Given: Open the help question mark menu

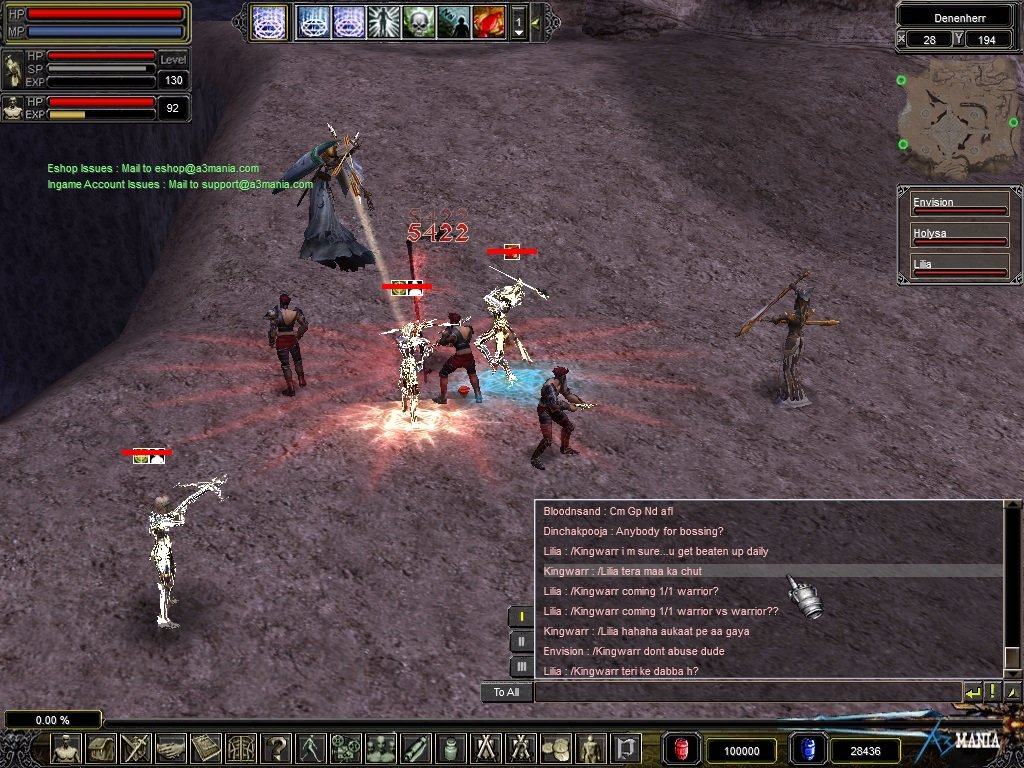Looking at the screenshot, I should coord(277,748).
